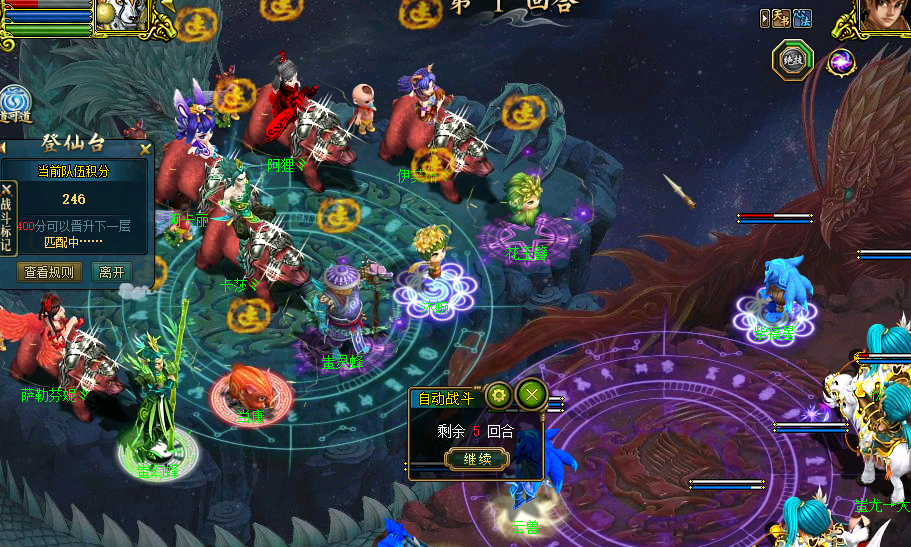911x547 pixels.
Task: Click the purple vortex orb icon
Action: click(841, 62)
